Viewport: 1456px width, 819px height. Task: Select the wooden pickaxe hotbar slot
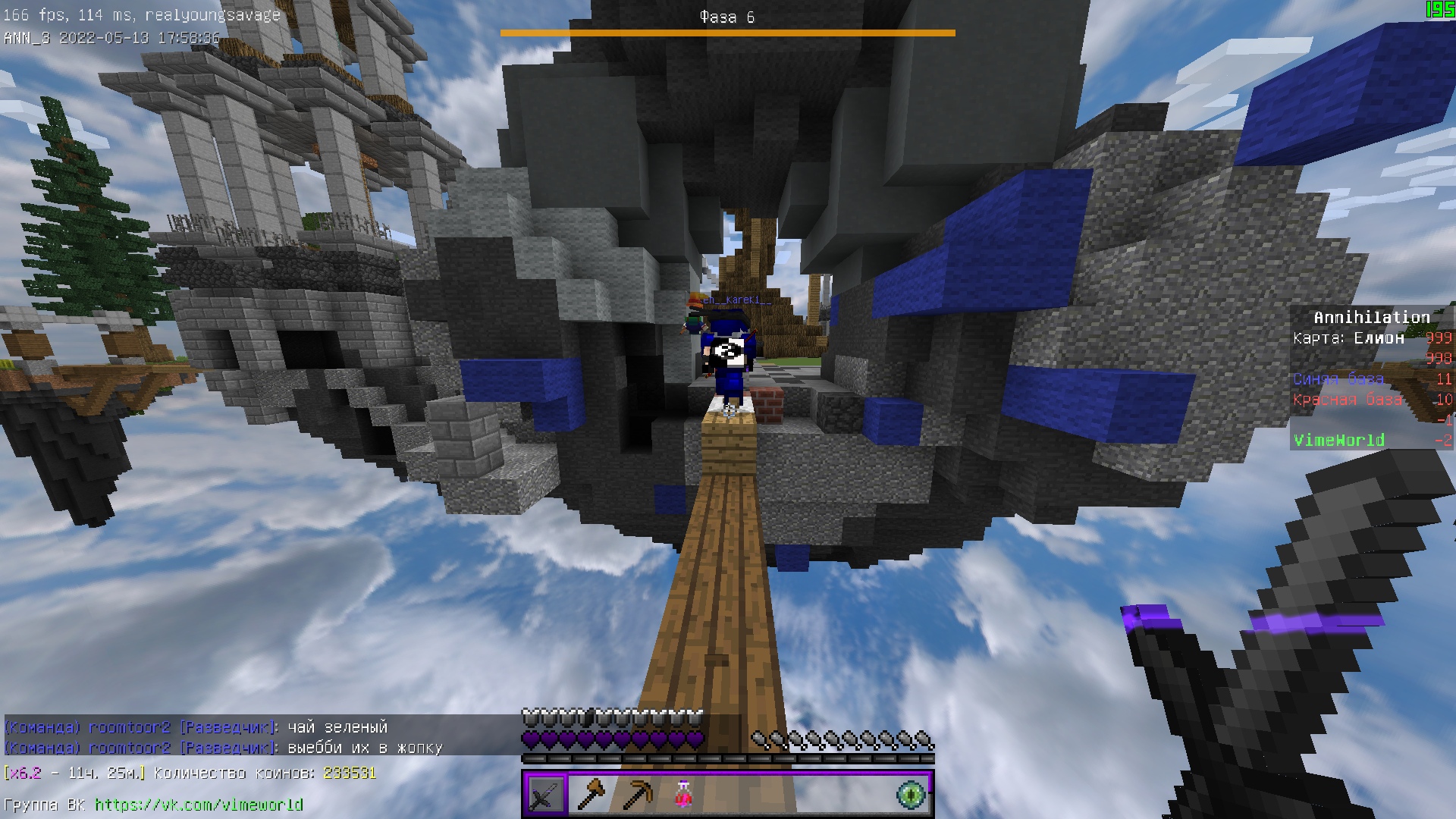click(x=636, y=795)
